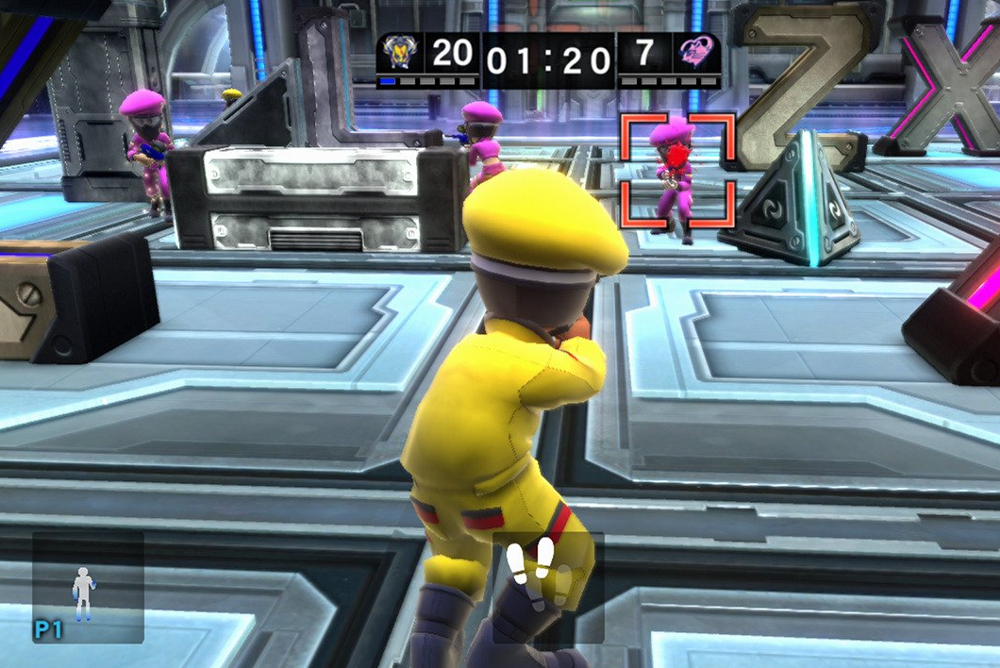Select the P1 player silhouette panel
The height and width of the screenshot is (668, 1000).
(87, 588)
